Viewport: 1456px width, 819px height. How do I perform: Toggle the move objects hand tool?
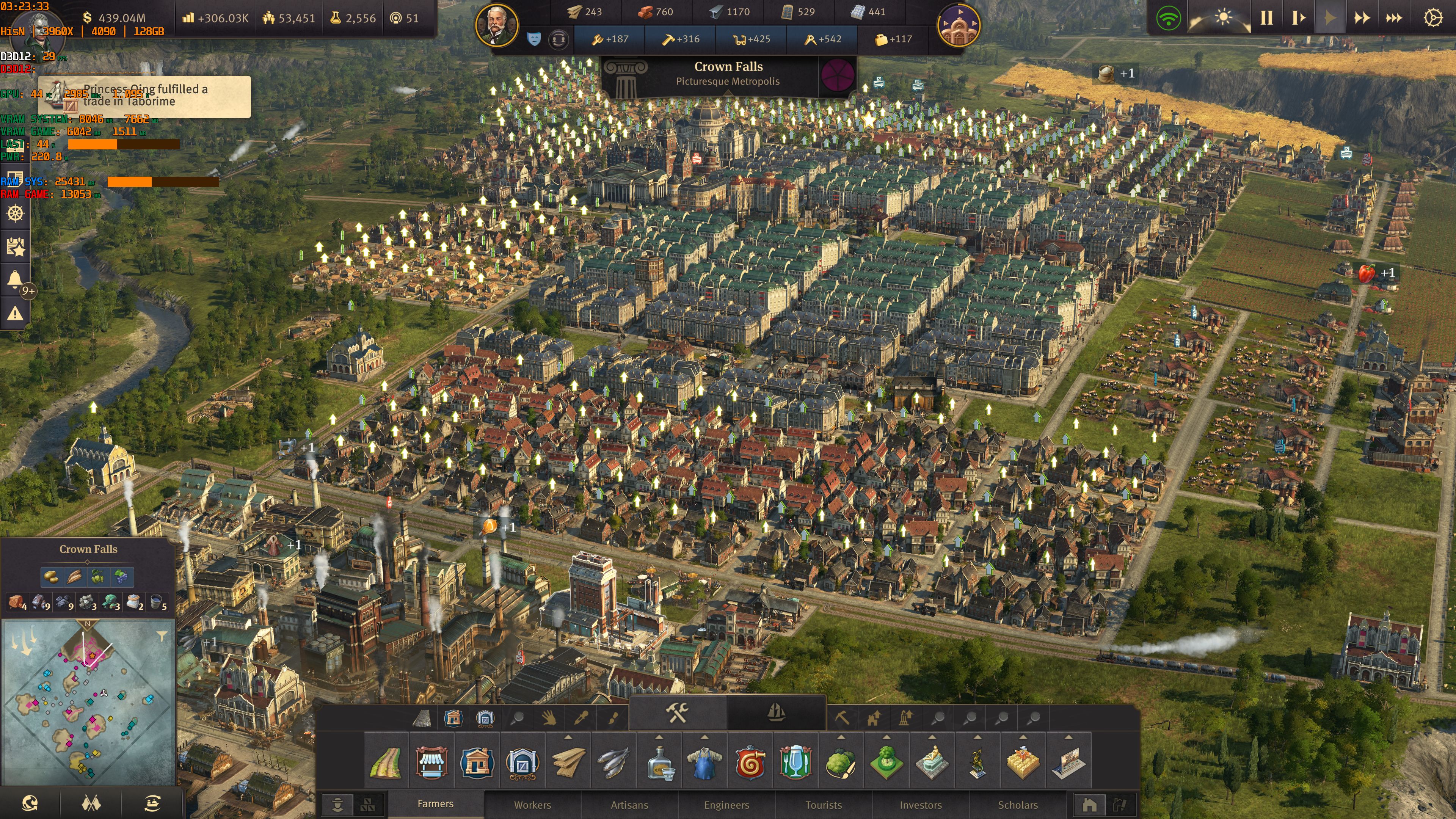(x=549, y=719)
